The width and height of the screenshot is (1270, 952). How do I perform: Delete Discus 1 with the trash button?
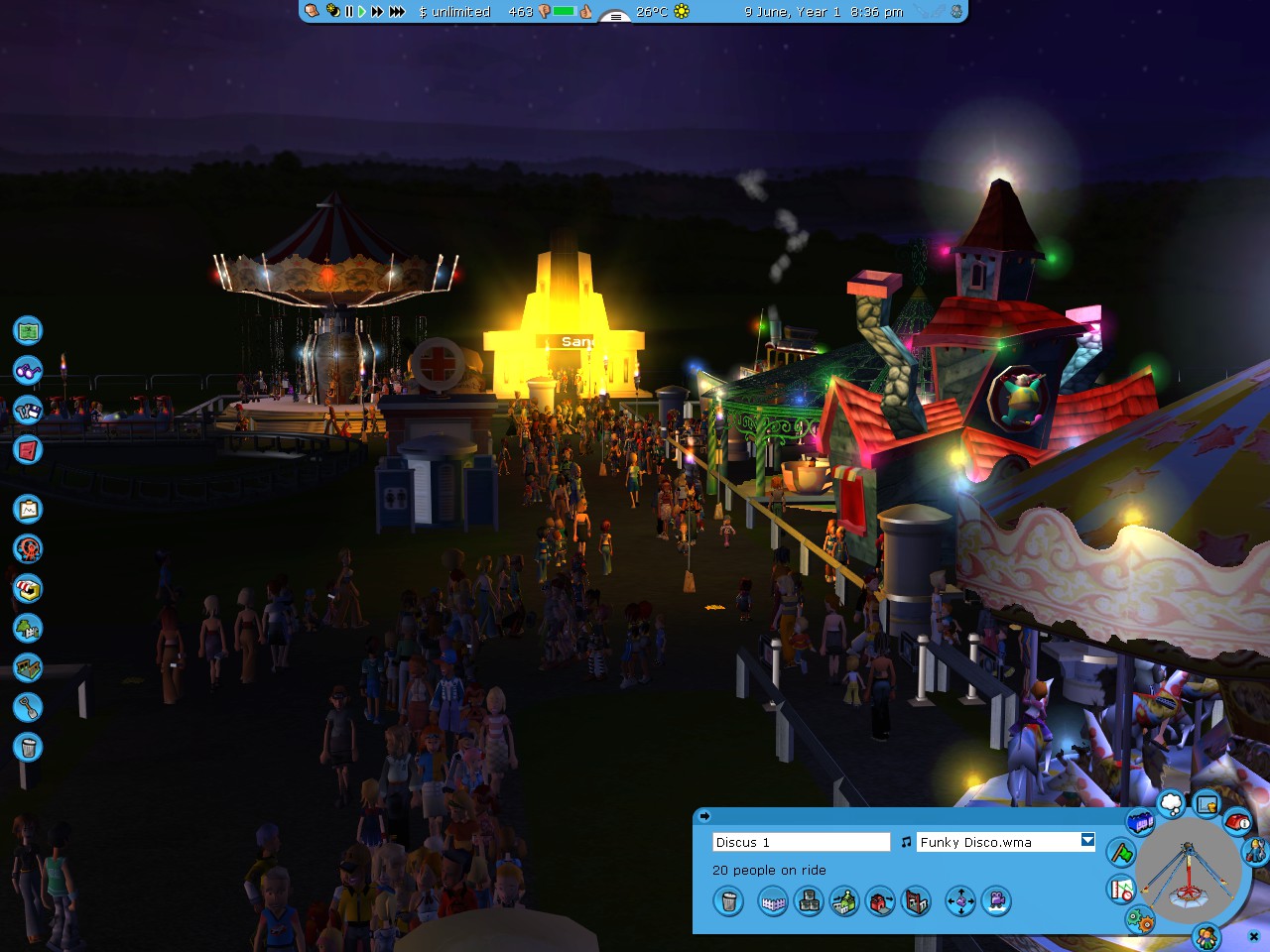[x=728, y=901]
